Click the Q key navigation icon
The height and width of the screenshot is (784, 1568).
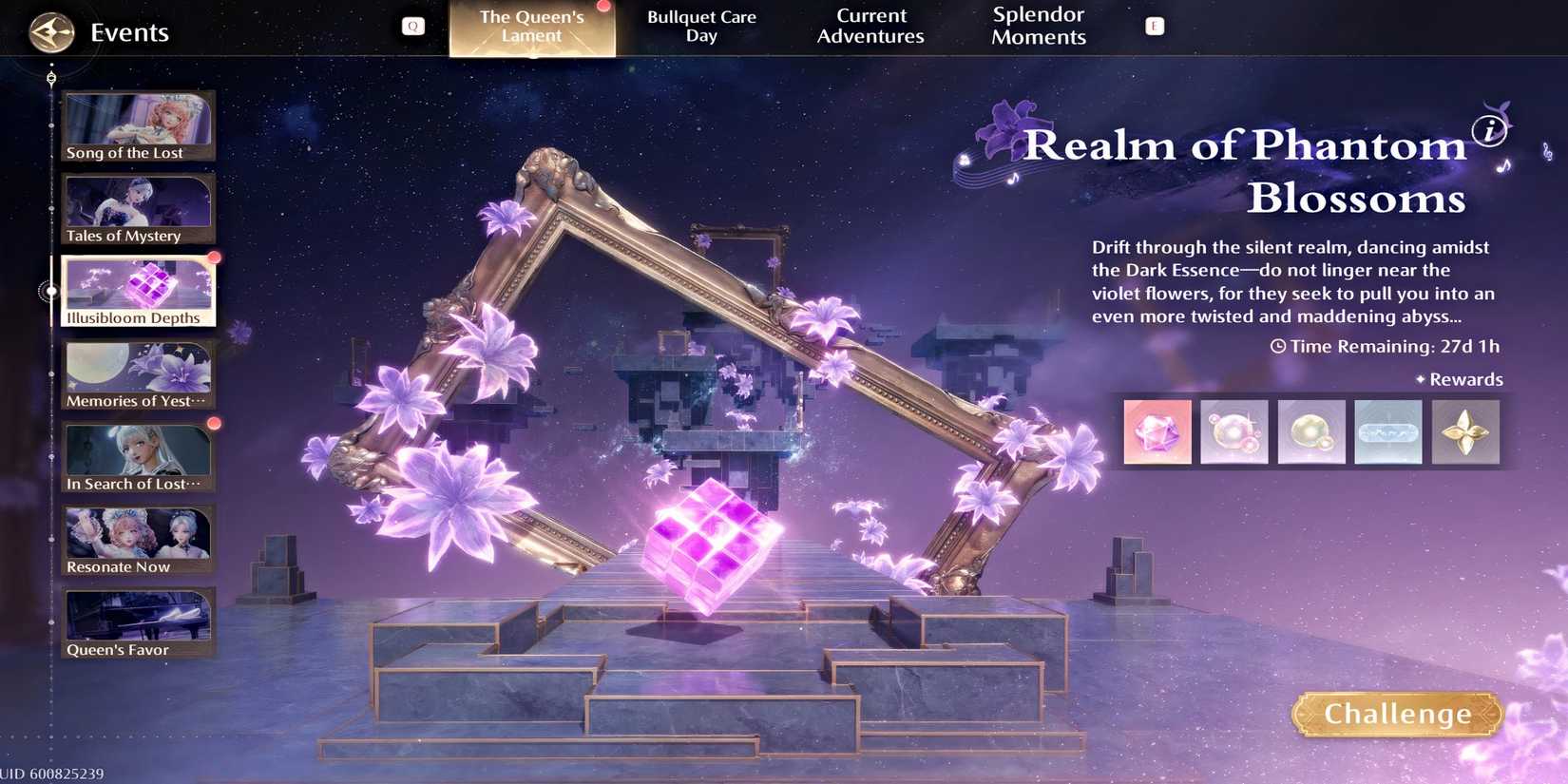(411, 26)
